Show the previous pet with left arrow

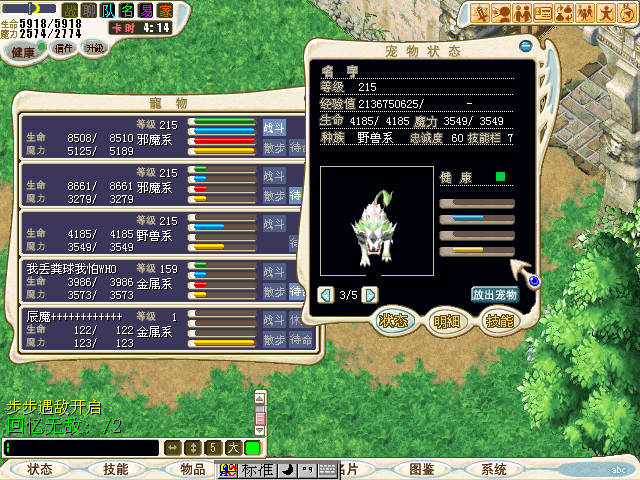[x=325, y=295]
